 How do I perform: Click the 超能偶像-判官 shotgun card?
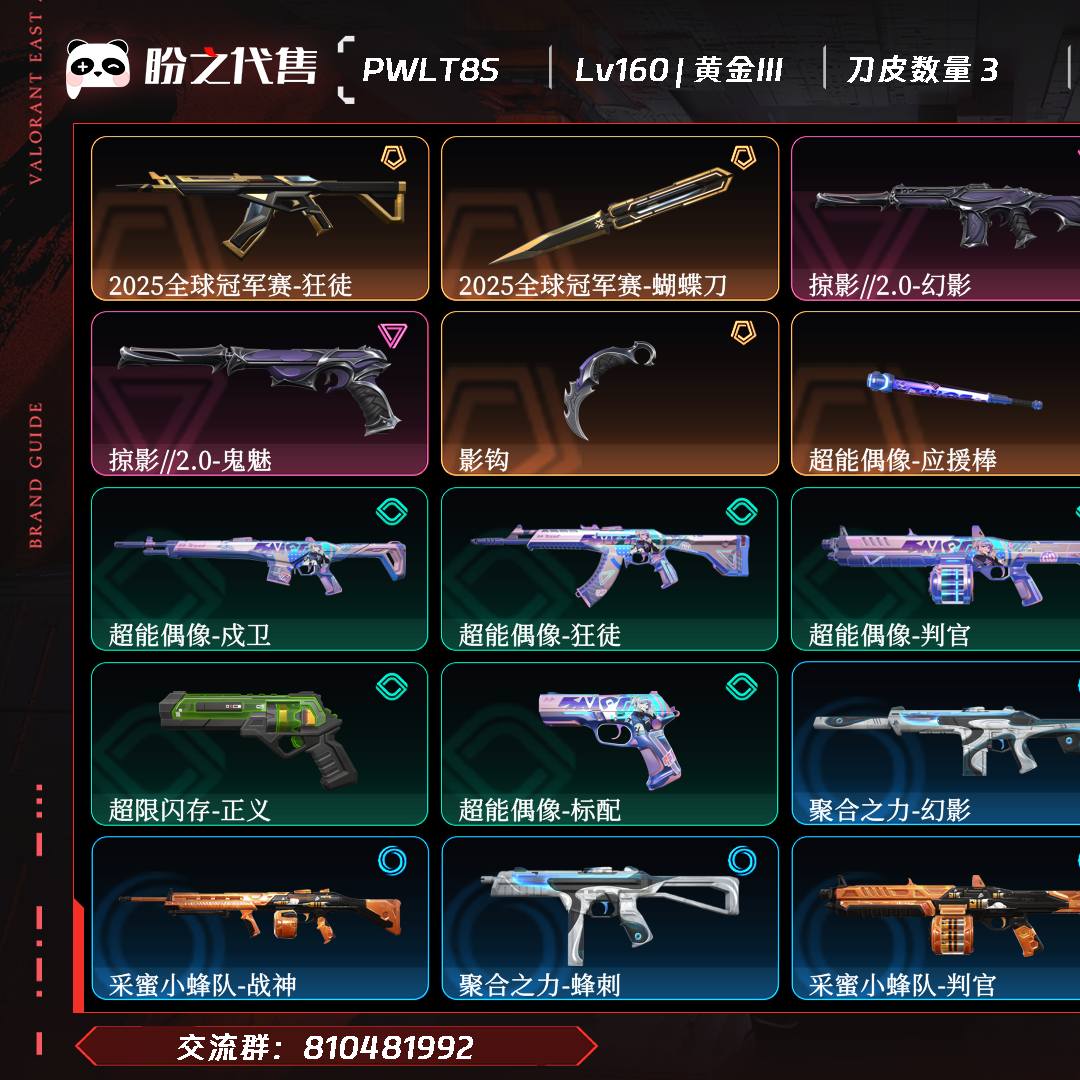tap(935, 568)
